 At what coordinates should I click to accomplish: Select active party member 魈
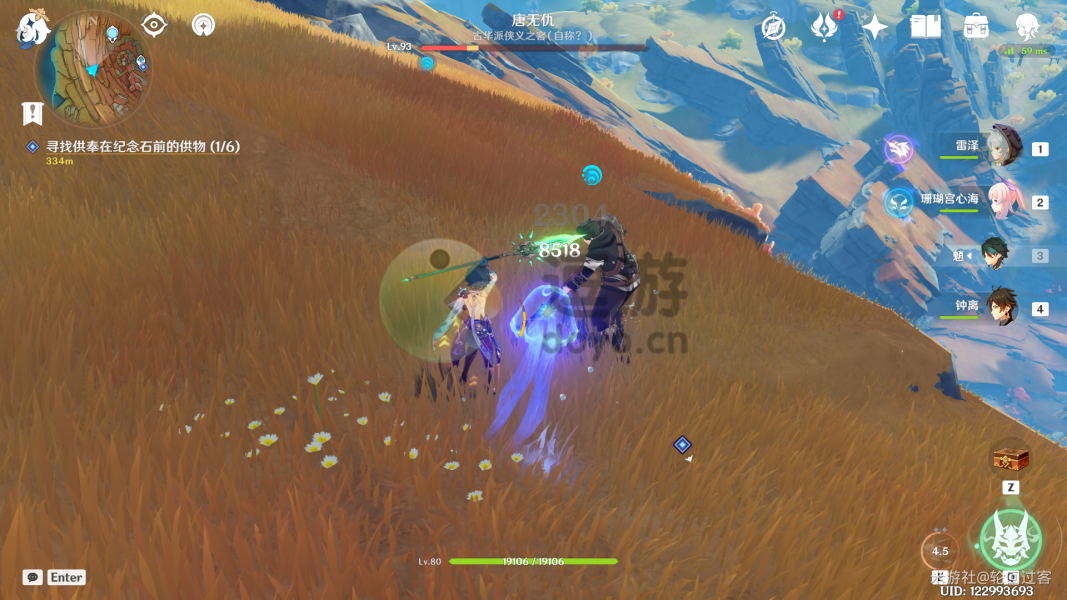pos(995,255)
